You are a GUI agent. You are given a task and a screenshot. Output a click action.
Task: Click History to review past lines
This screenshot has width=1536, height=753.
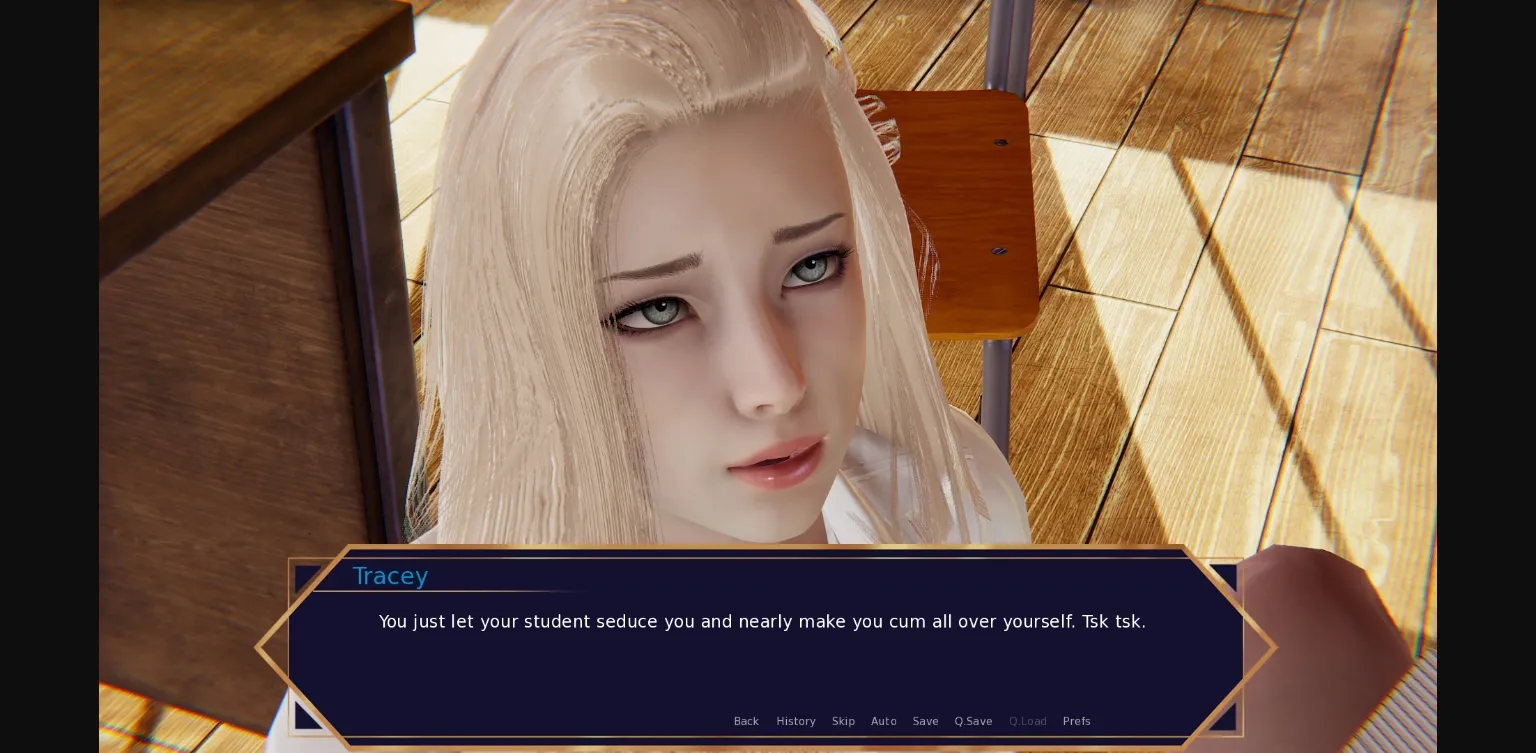[x=795, y=721]
